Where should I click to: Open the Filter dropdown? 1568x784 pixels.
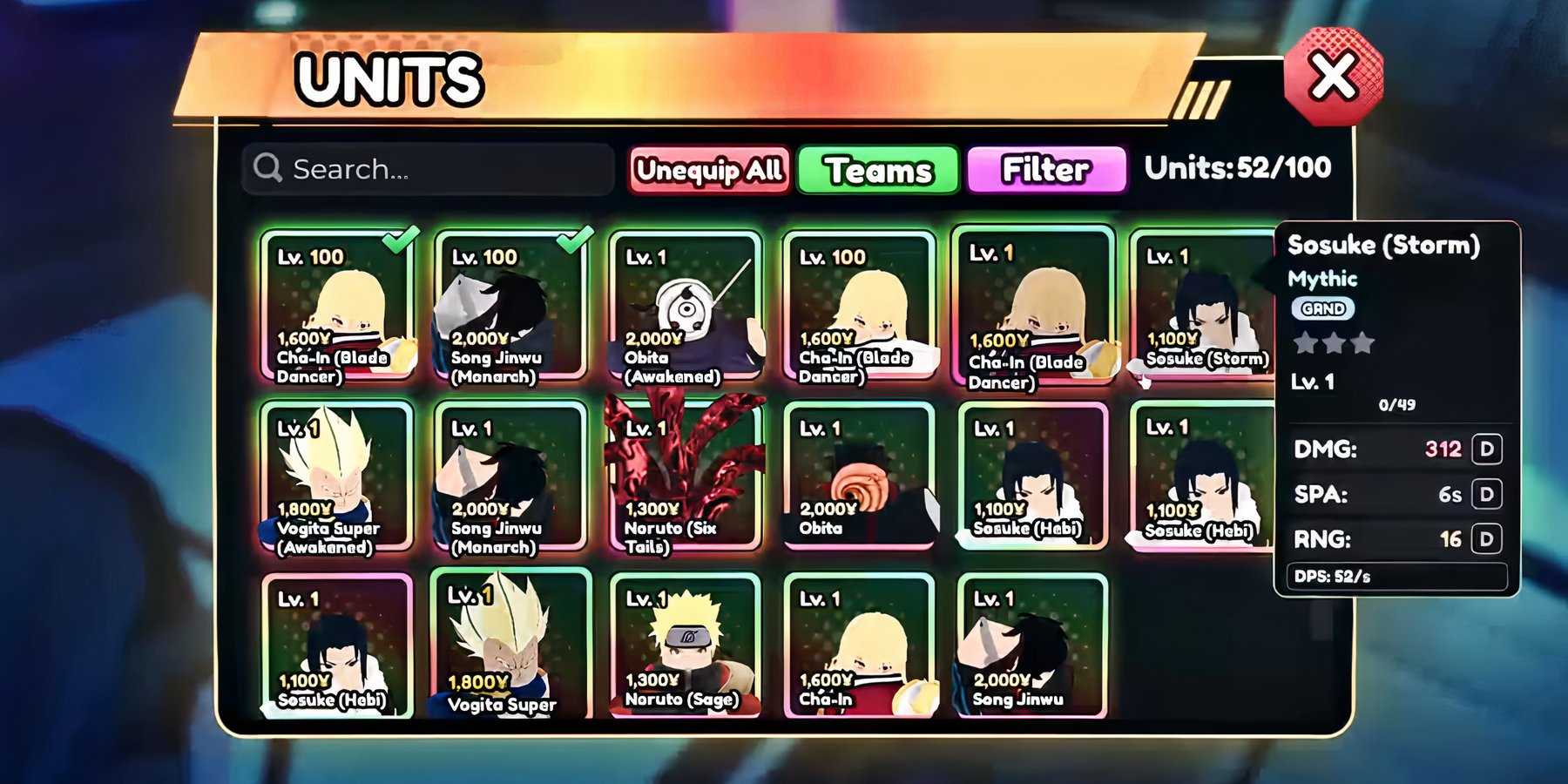tap(1045, 169)
